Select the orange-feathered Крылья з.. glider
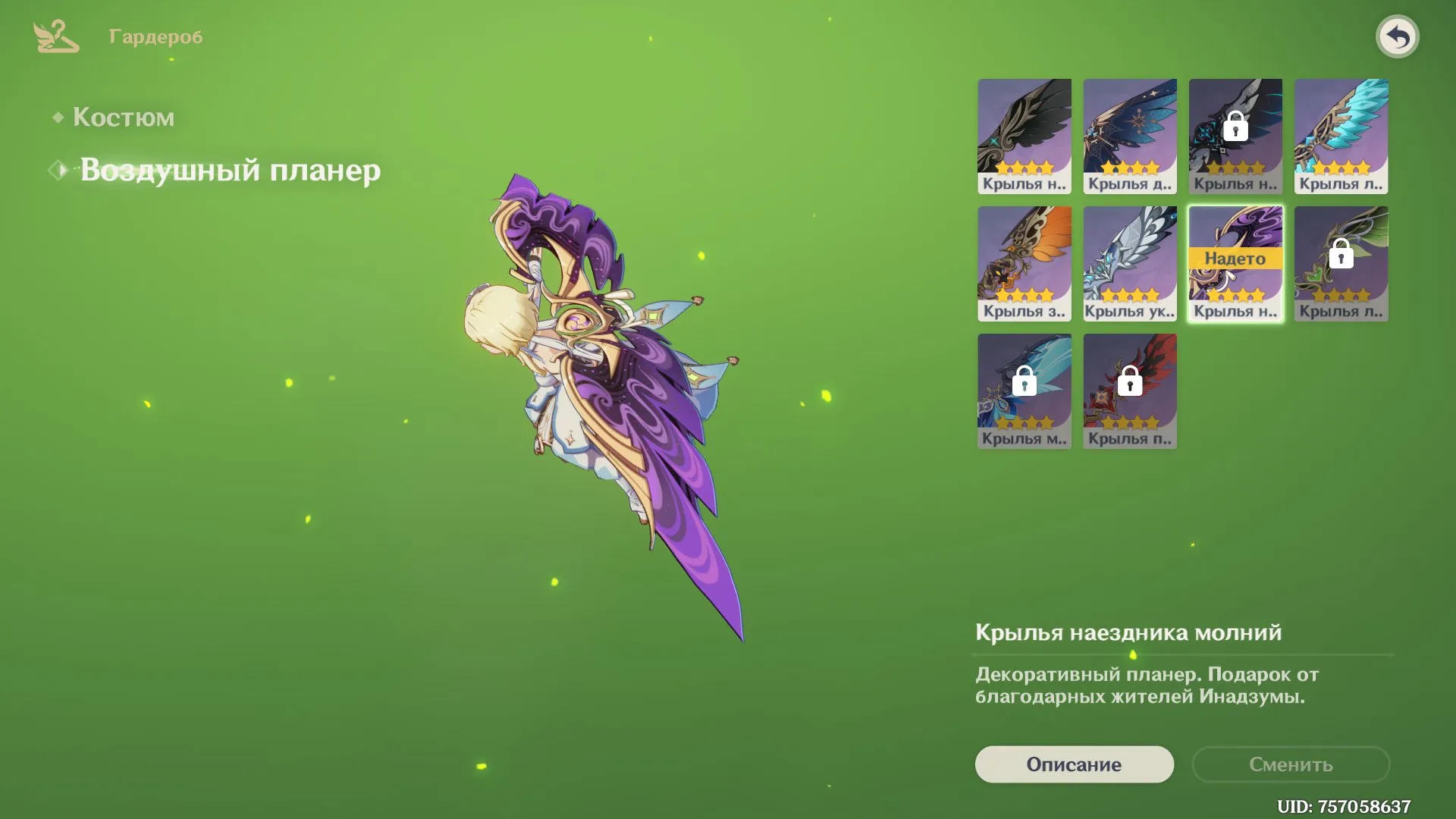Screen dimensions: 1456x819 click(x=1024, y=262)
